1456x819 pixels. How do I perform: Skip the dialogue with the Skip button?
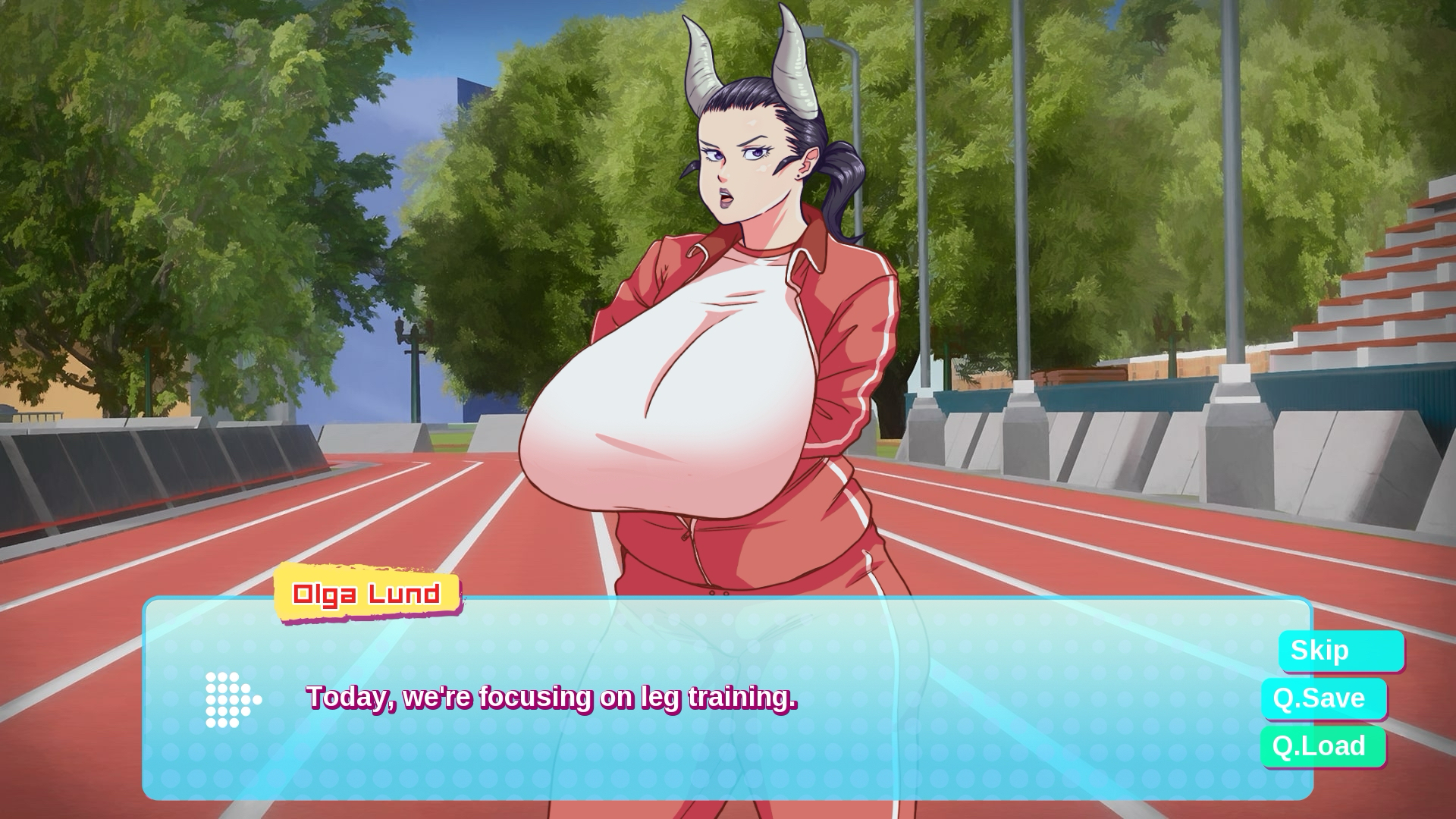[1341, 651]
